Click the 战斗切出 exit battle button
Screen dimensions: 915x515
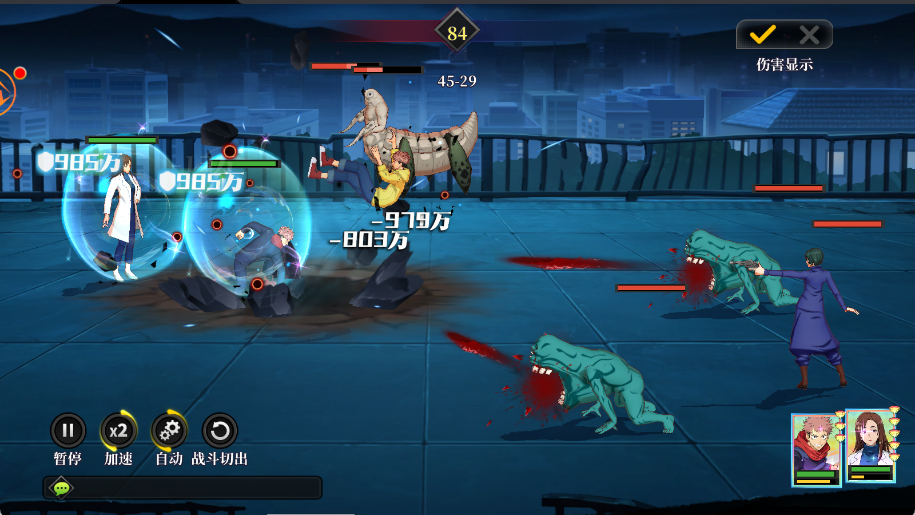click(x=220, y=432)
